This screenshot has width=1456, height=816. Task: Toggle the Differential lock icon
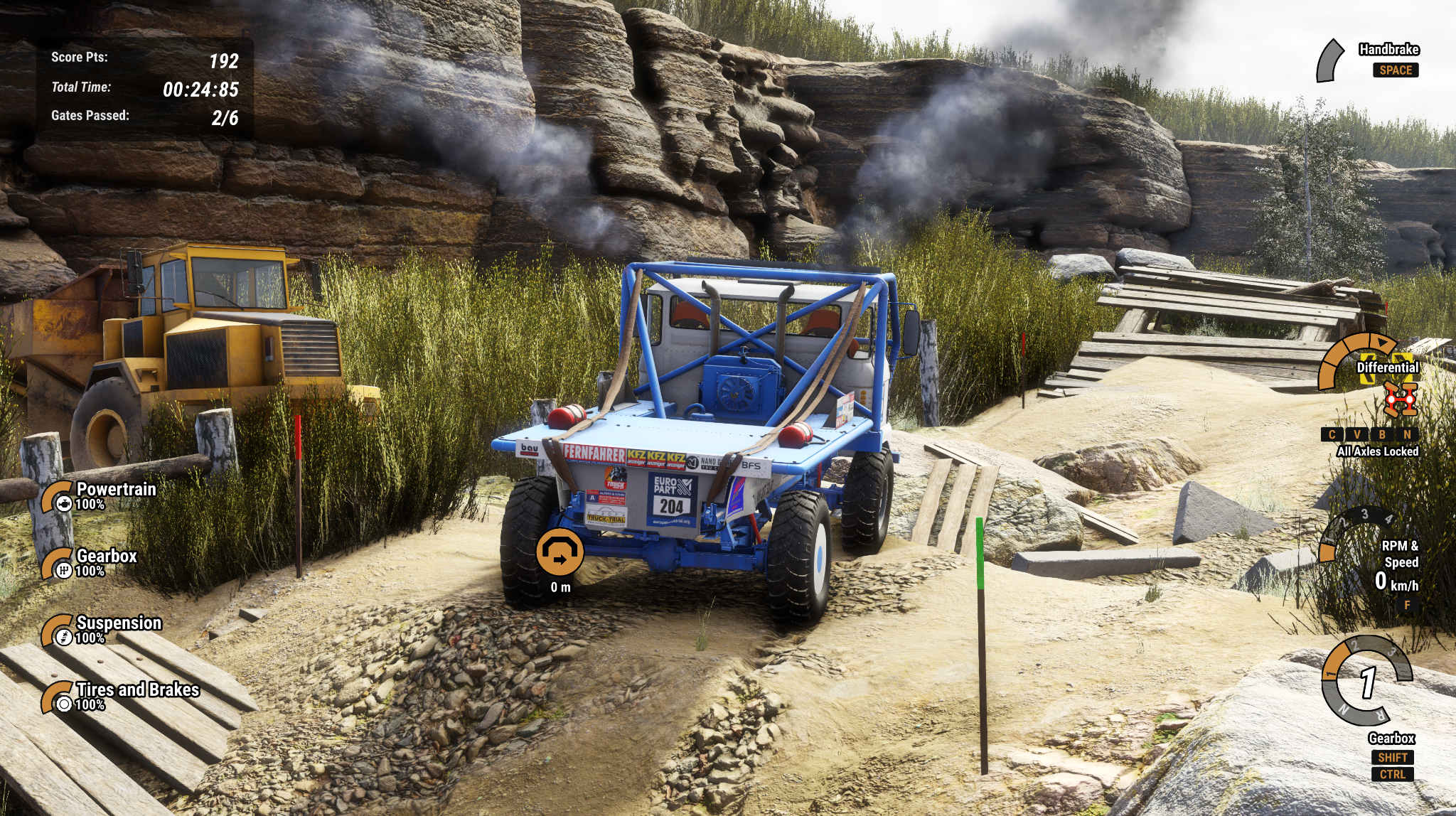coord(1400,399)
